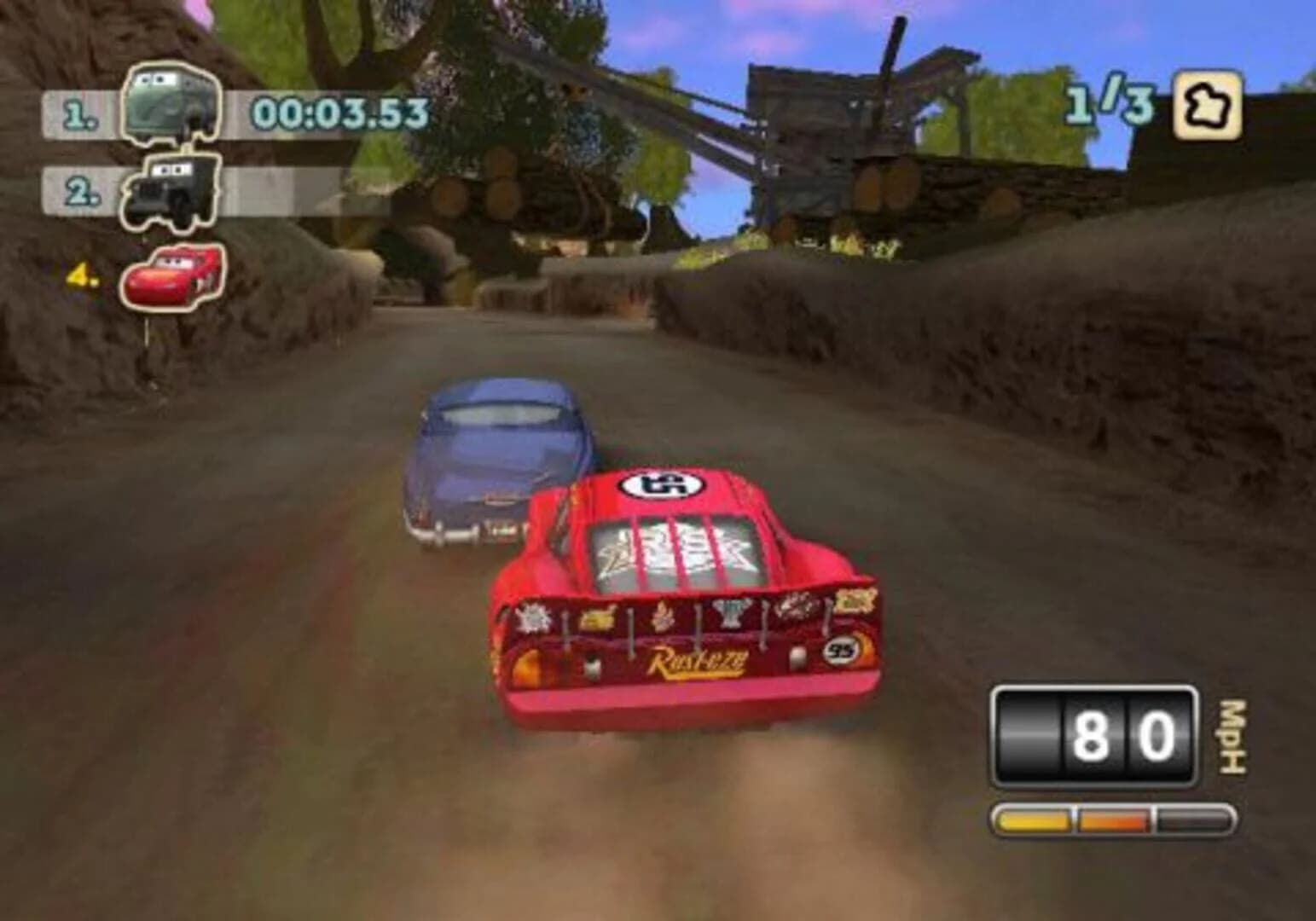
Task: Open the minimap toggle icon top right
Action: (1209, 107)
